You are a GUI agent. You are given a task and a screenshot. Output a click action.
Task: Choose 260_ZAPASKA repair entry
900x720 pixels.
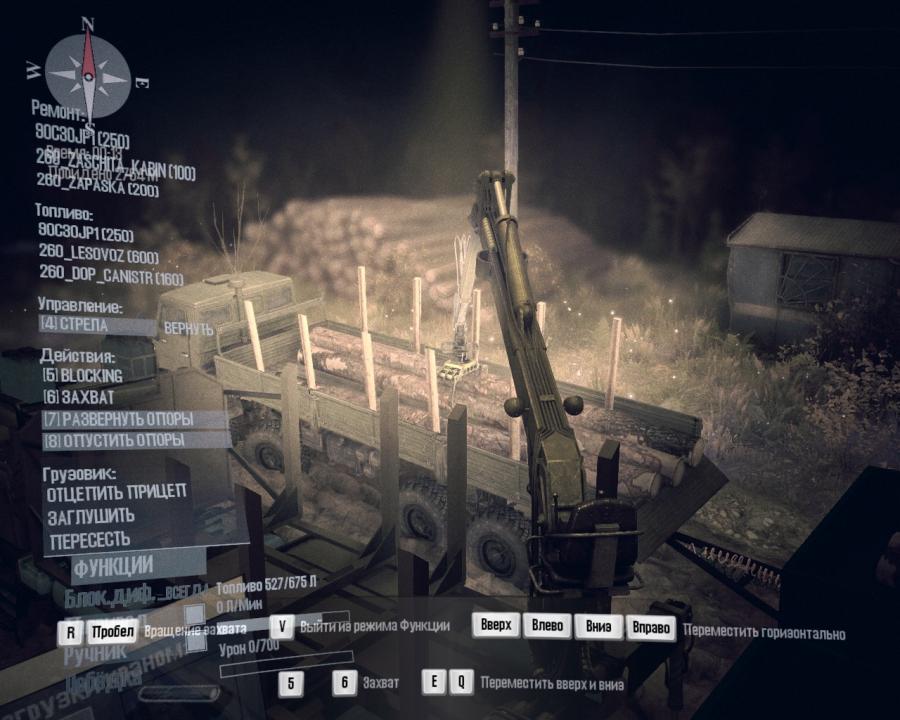(99, 191)
